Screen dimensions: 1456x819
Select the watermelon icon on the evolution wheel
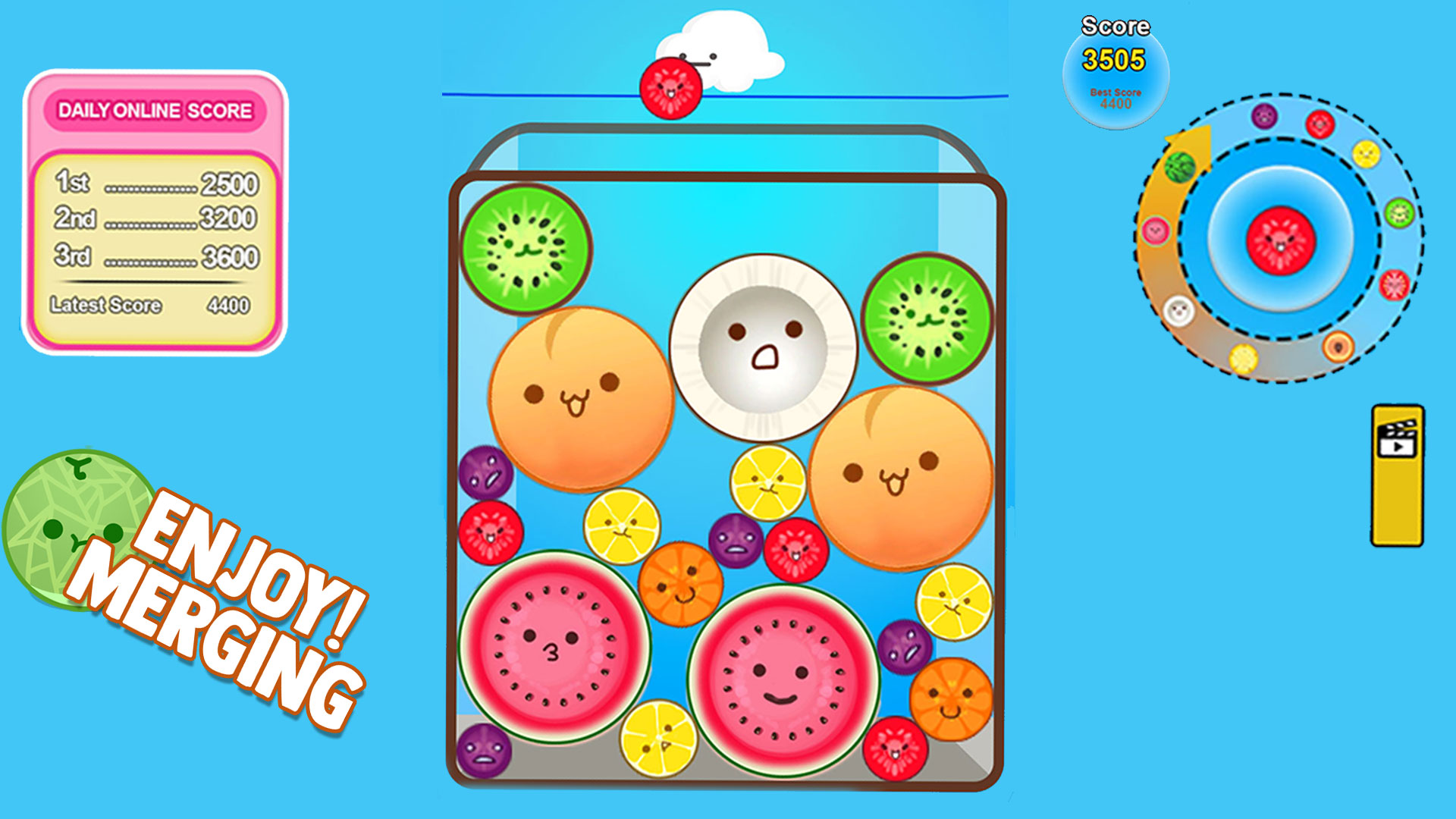(x=1179, y=168)
